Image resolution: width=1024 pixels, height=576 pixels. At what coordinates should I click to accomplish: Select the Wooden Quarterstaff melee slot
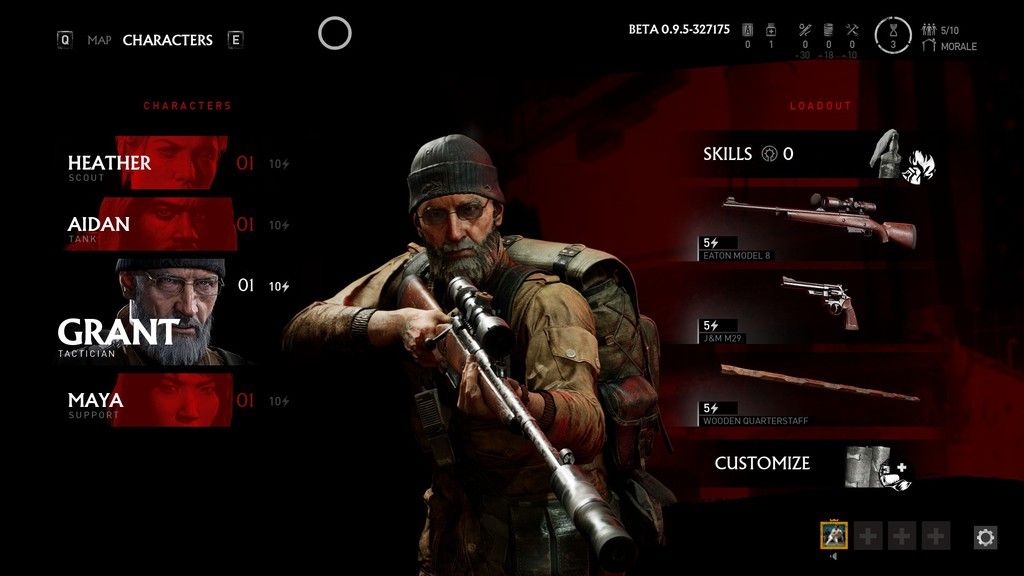pyautogui.click(x=810, y=392)
